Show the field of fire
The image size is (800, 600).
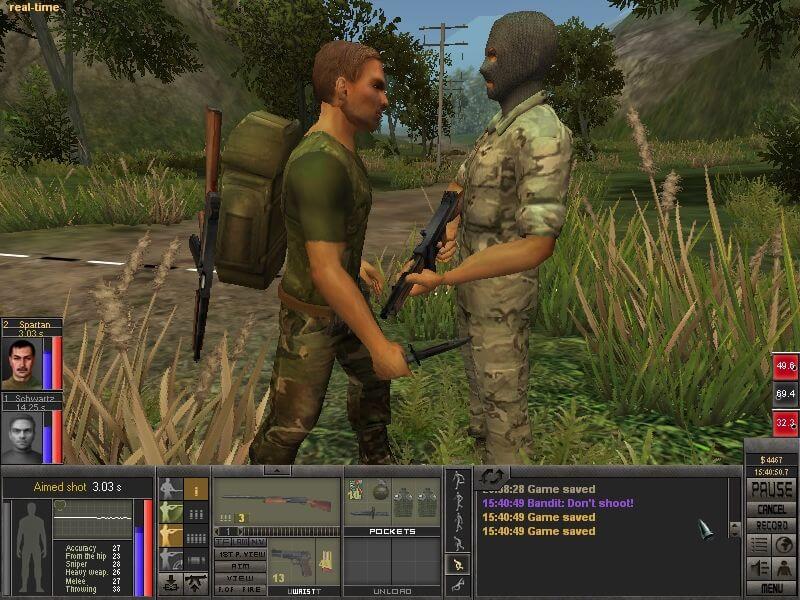point(241,589)
